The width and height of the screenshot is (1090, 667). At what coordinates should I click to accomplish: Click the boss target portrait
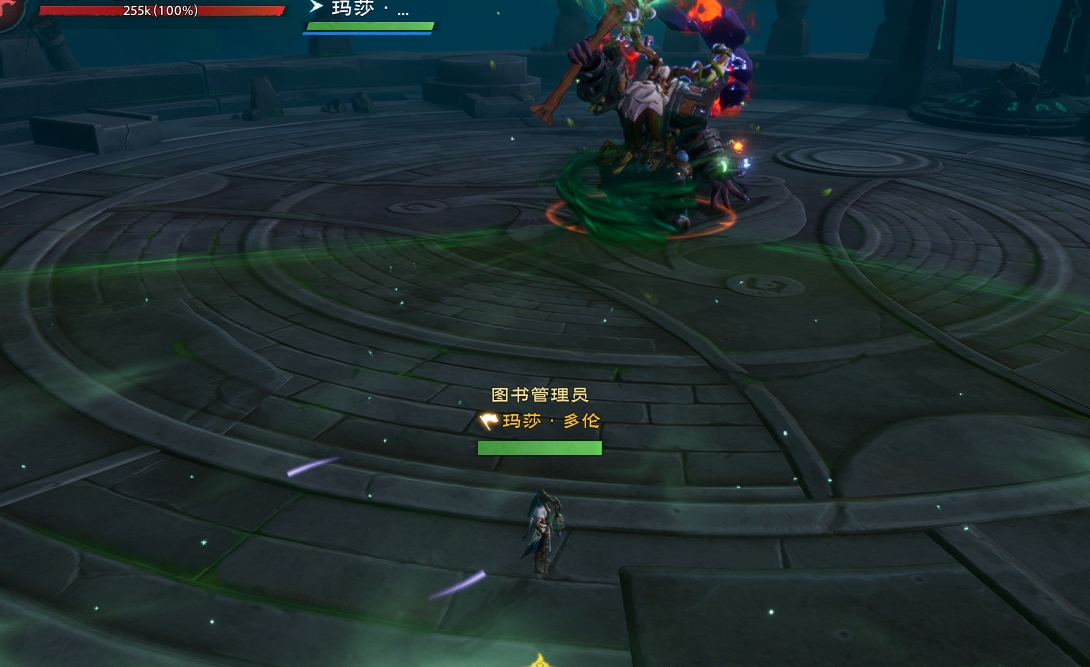(10, 12)
